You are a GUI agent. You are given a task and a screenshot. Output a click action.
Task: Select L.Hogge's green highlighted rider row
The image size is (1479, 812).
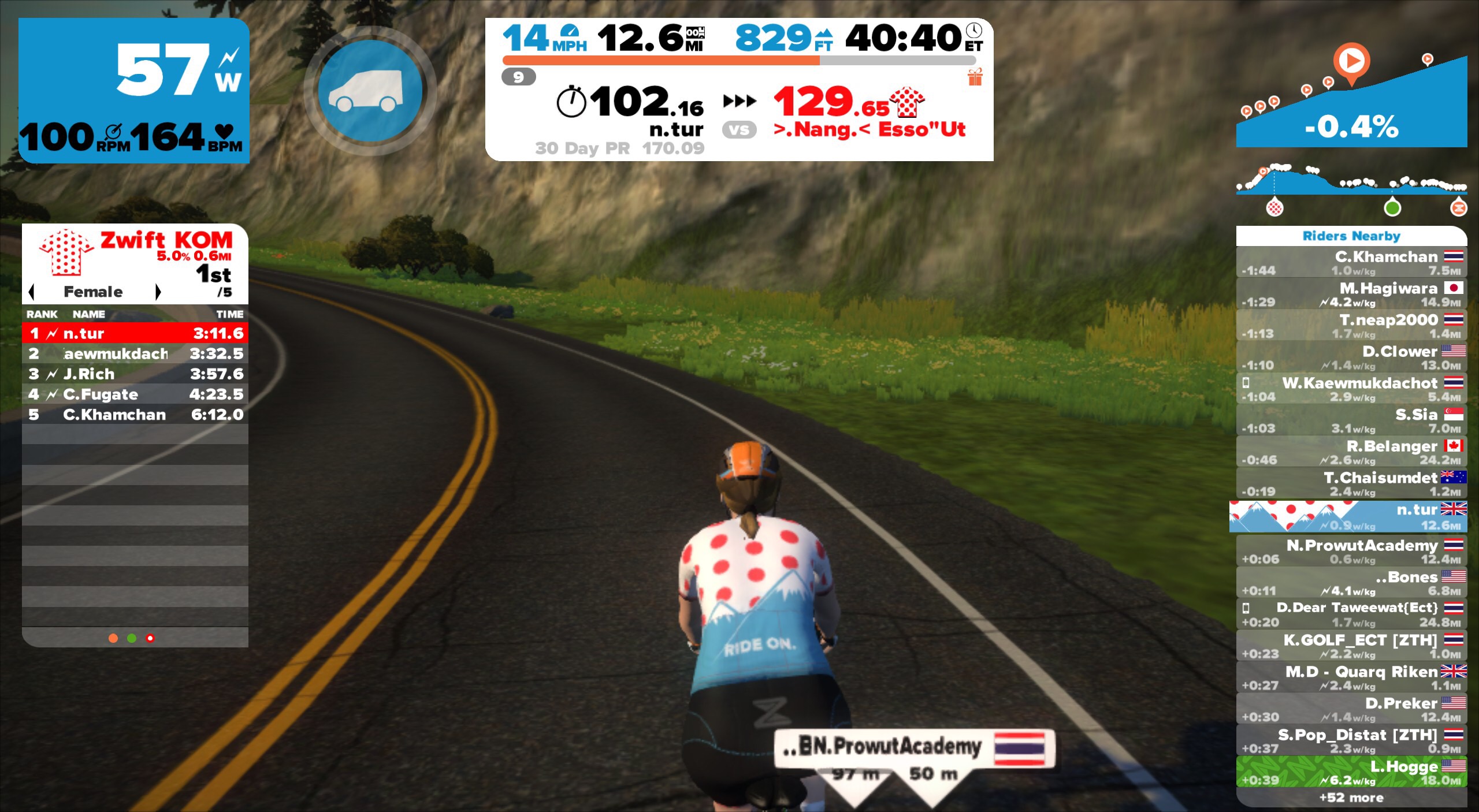pos(1351,773)
